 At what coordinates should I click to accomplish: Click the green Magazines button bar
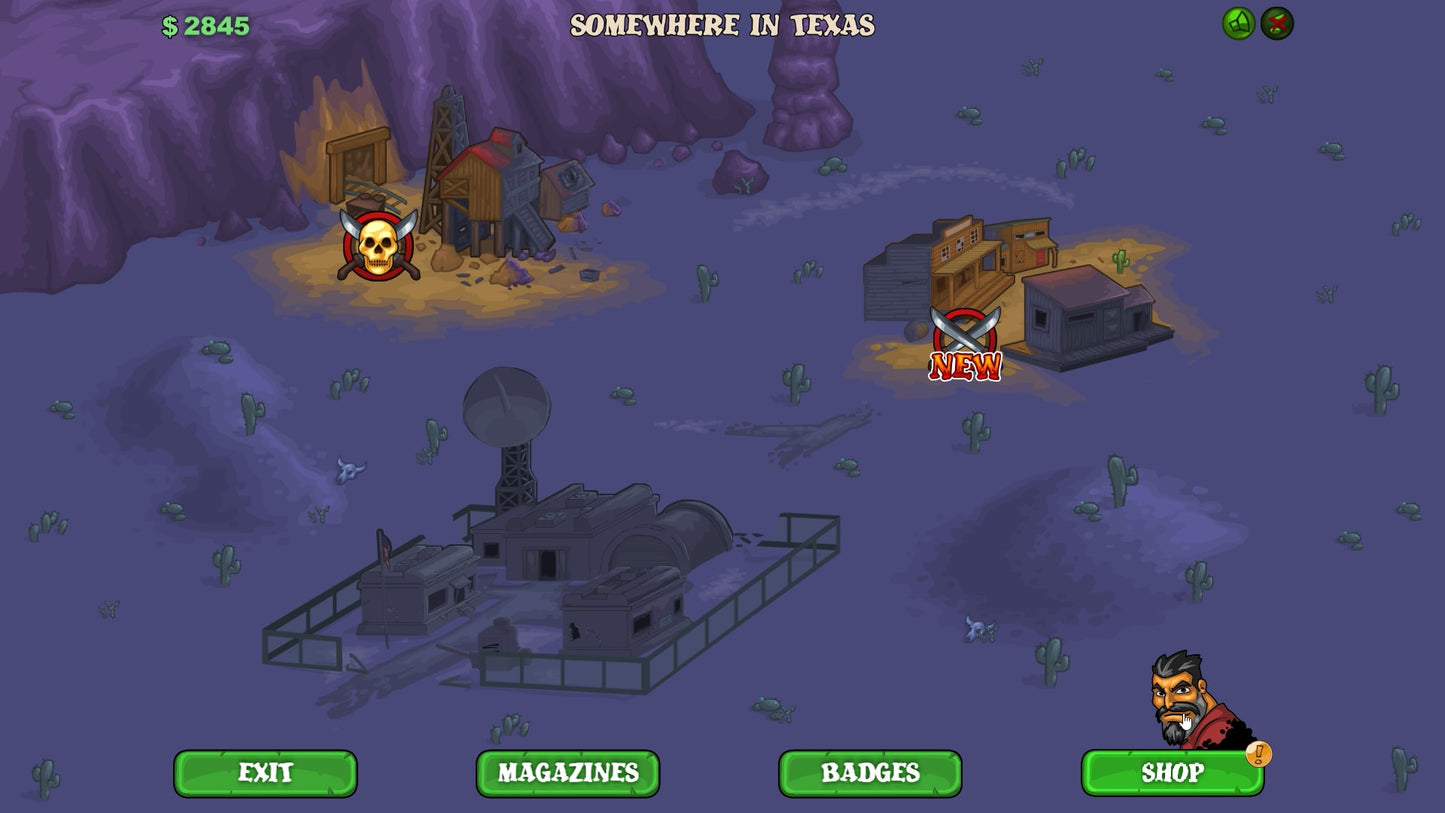pos(567,772)
